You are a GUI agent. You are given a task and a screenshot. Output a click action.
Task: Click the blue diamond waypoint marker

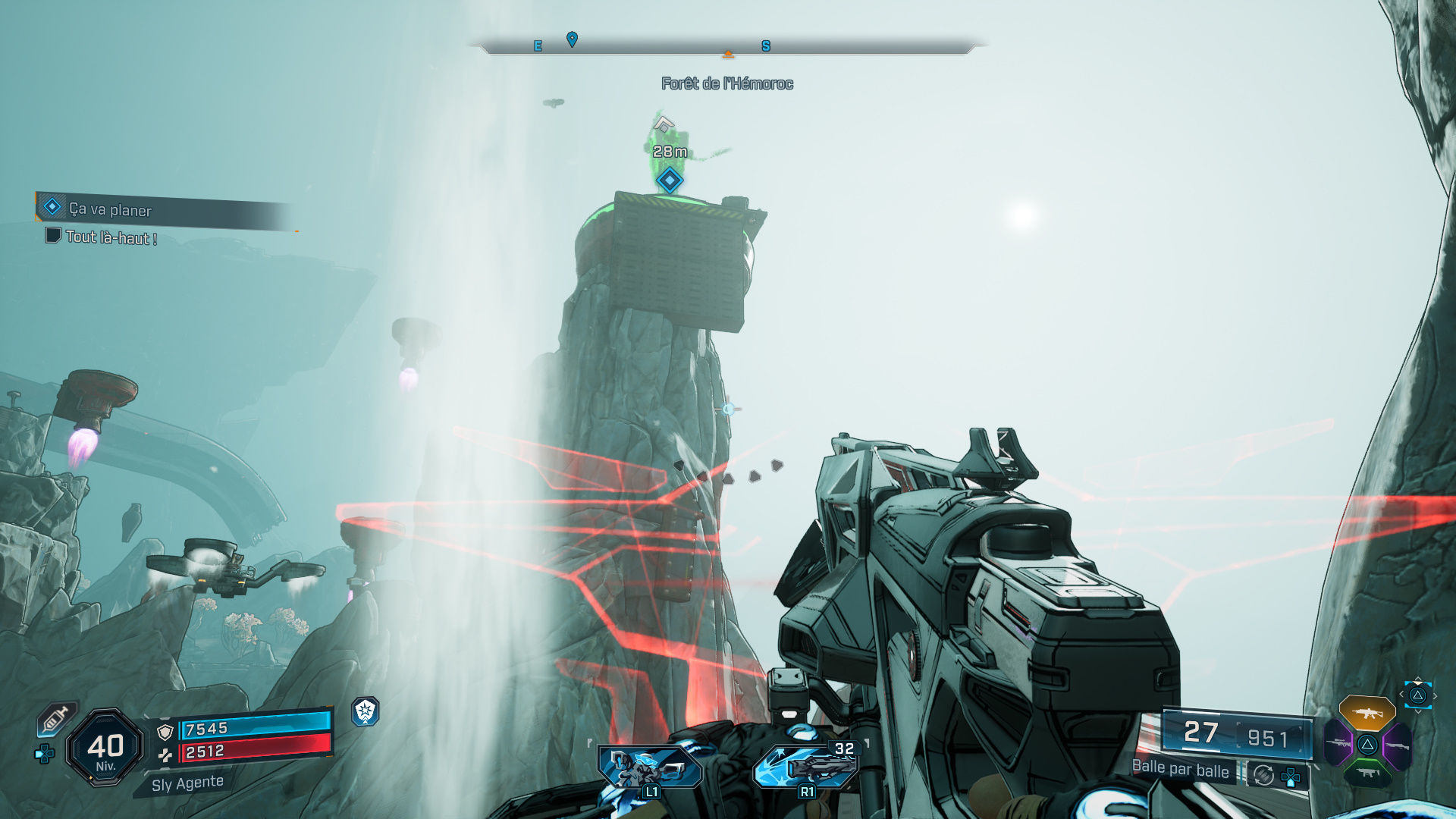670,180
